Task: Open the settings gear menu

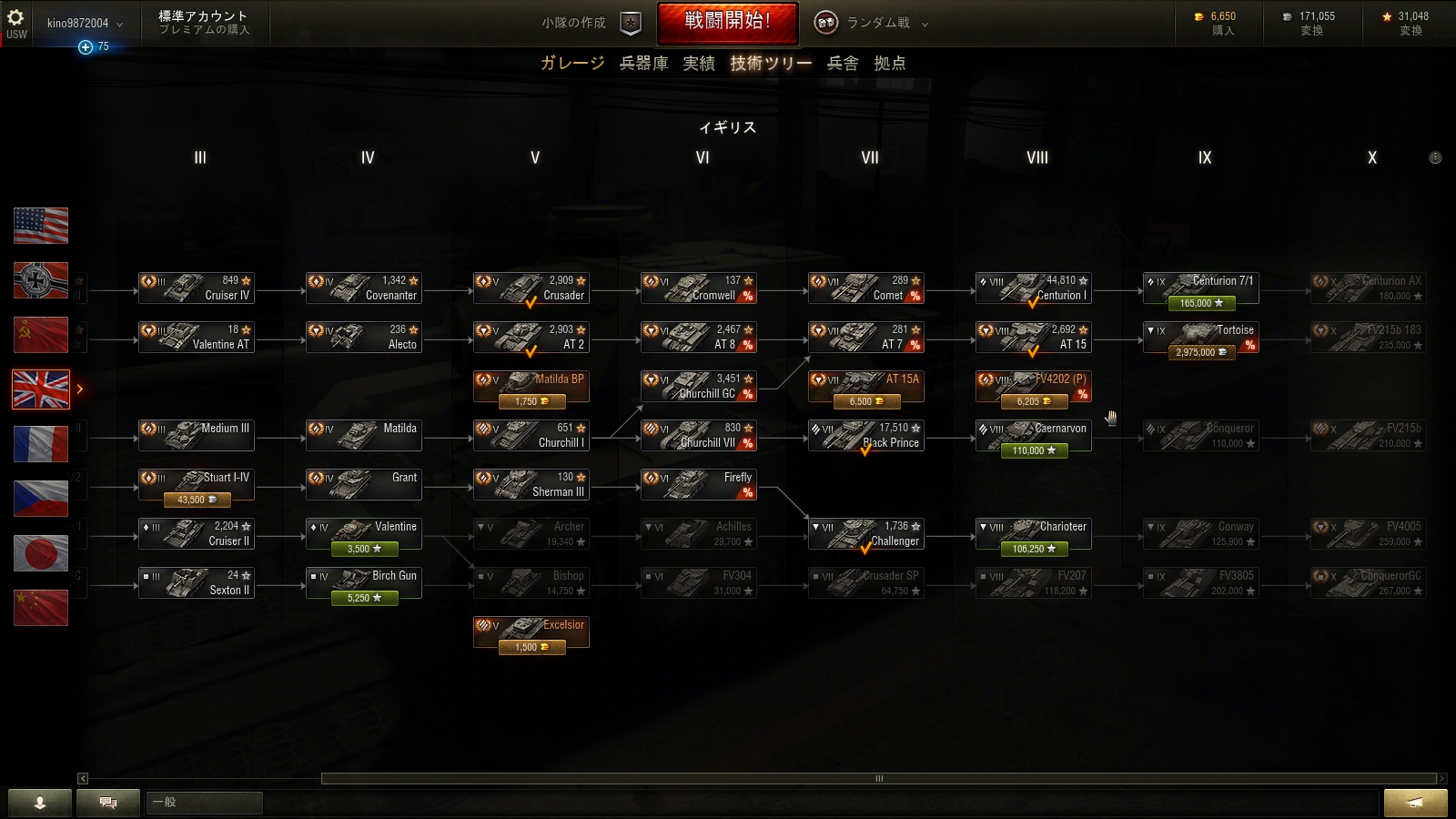Action: tap(15, 17)
